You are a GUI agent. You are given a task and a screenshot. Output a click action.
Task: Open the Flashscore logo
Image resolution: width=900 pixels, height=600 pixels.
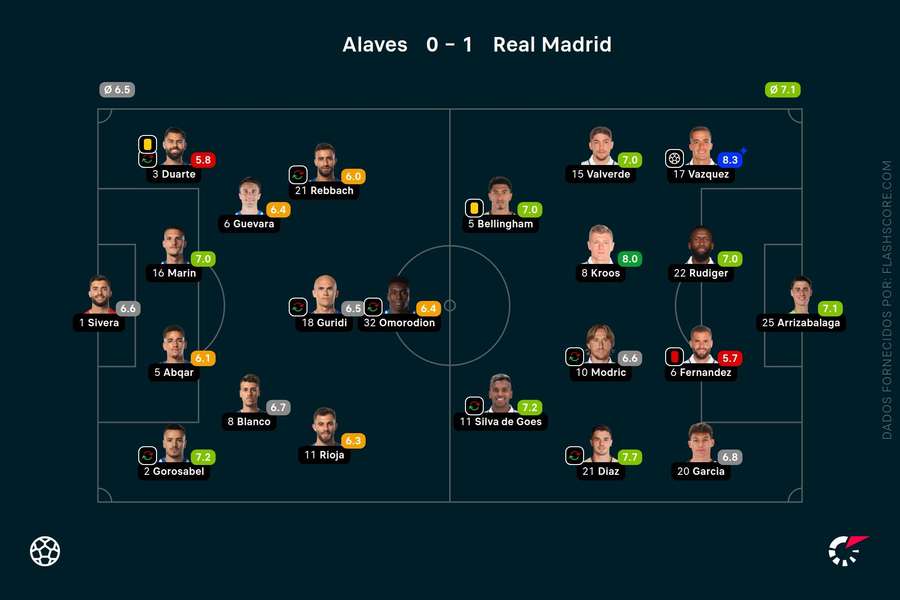point(848,551)
